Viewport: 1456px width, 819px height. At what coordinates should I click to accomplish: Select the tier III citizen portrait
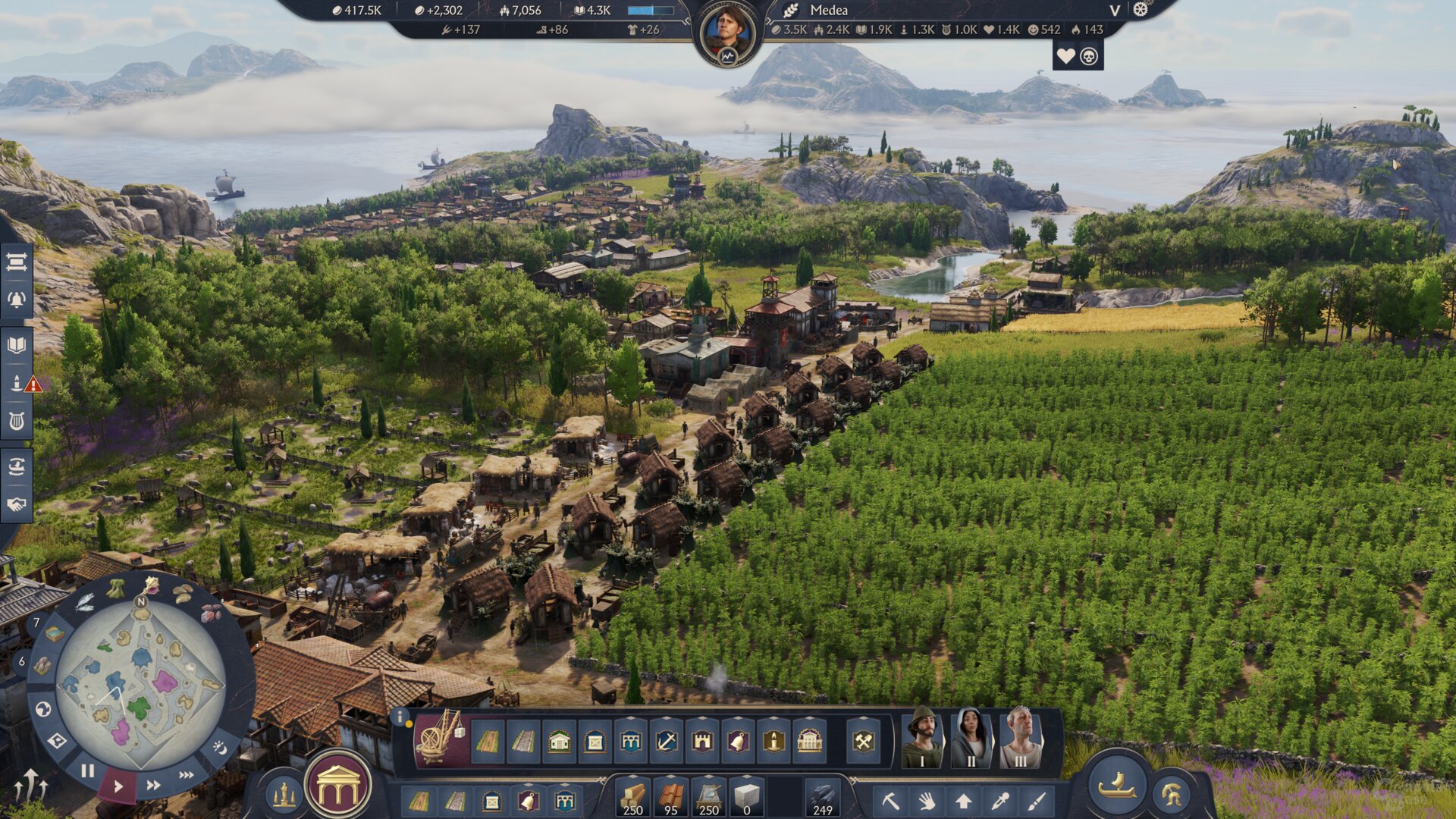[1020, 738]
